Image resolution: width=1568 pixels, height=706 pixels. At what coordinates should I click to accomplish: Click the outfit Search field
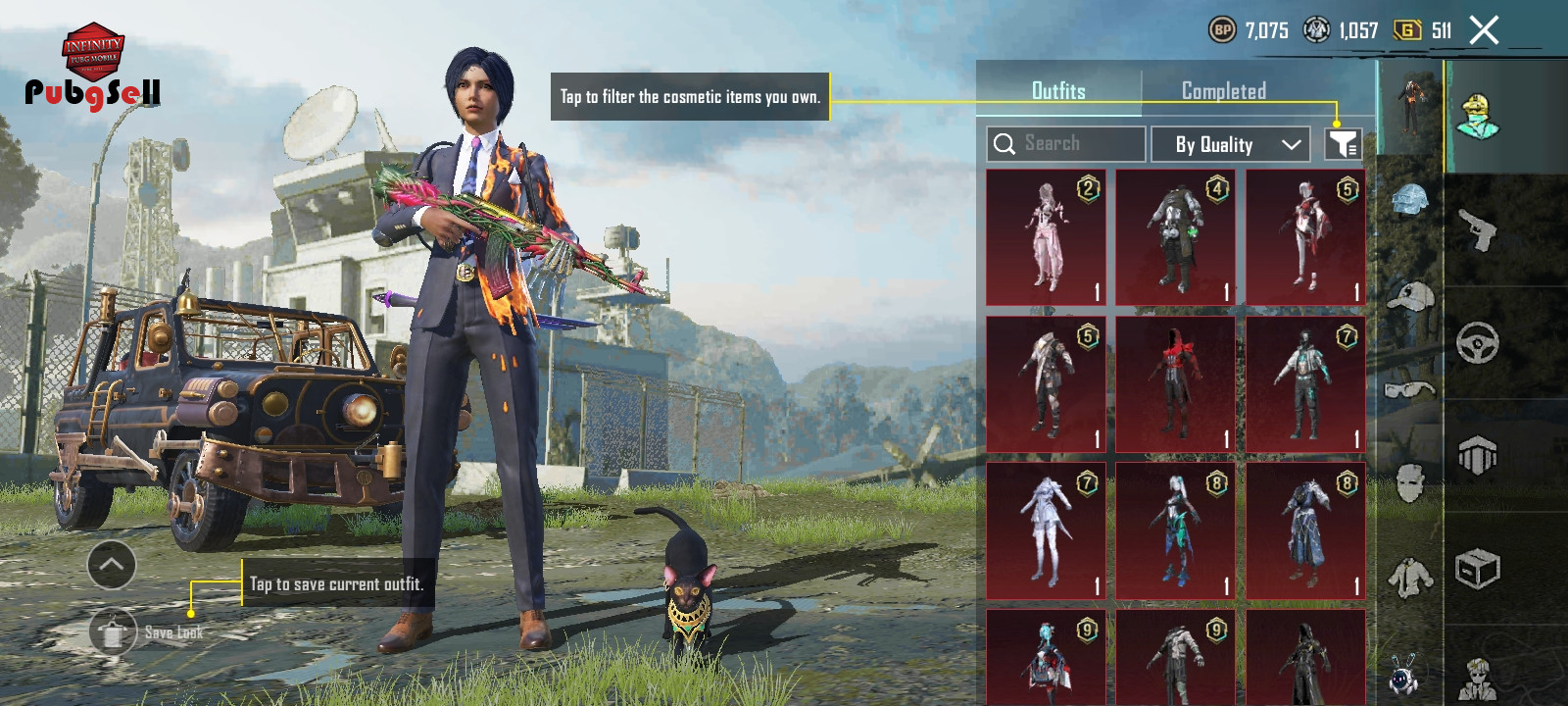[x=1066, y=144]
